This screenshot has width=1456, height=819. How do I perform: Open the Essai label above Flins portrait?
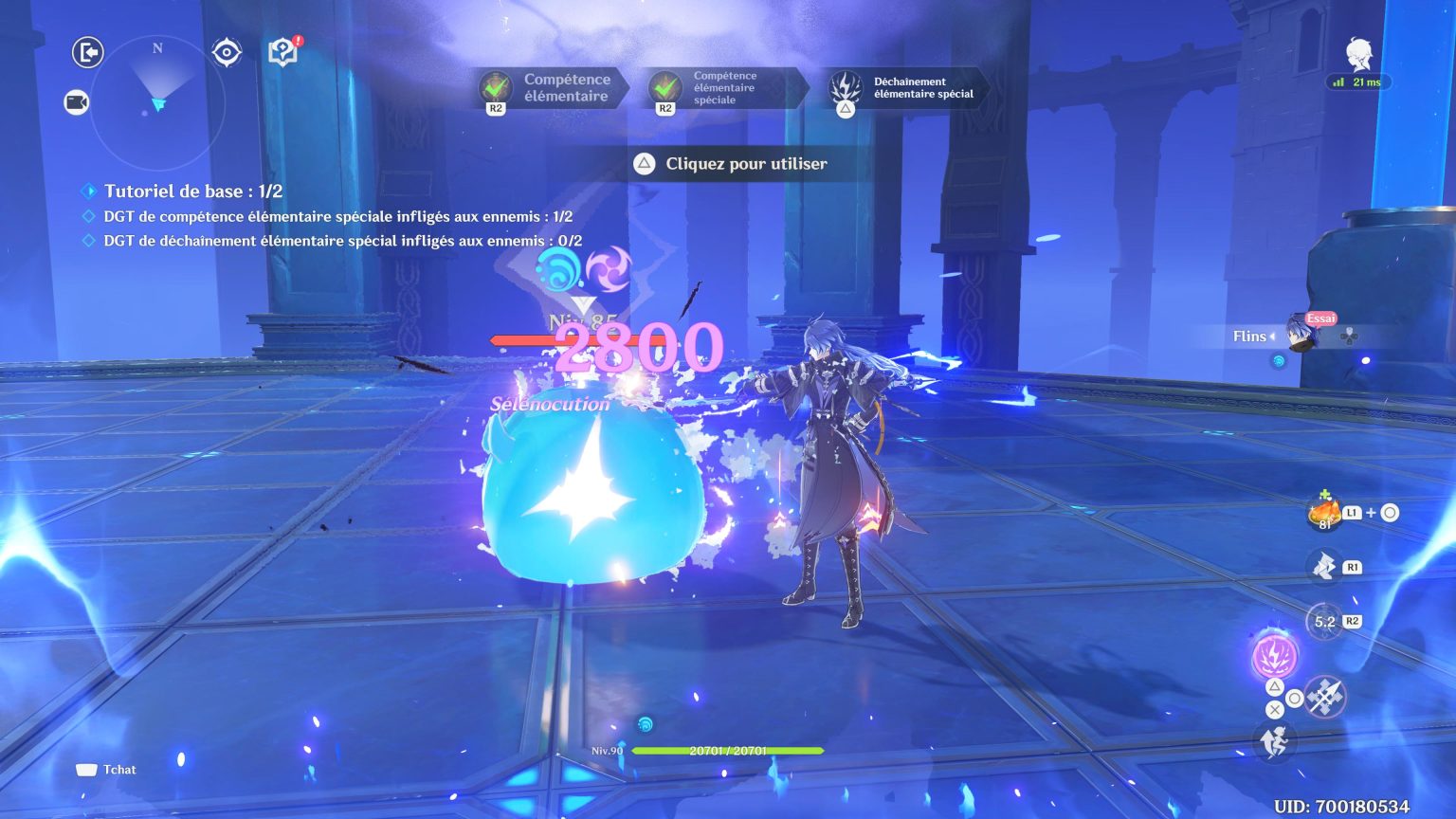tap(1319, 318)
